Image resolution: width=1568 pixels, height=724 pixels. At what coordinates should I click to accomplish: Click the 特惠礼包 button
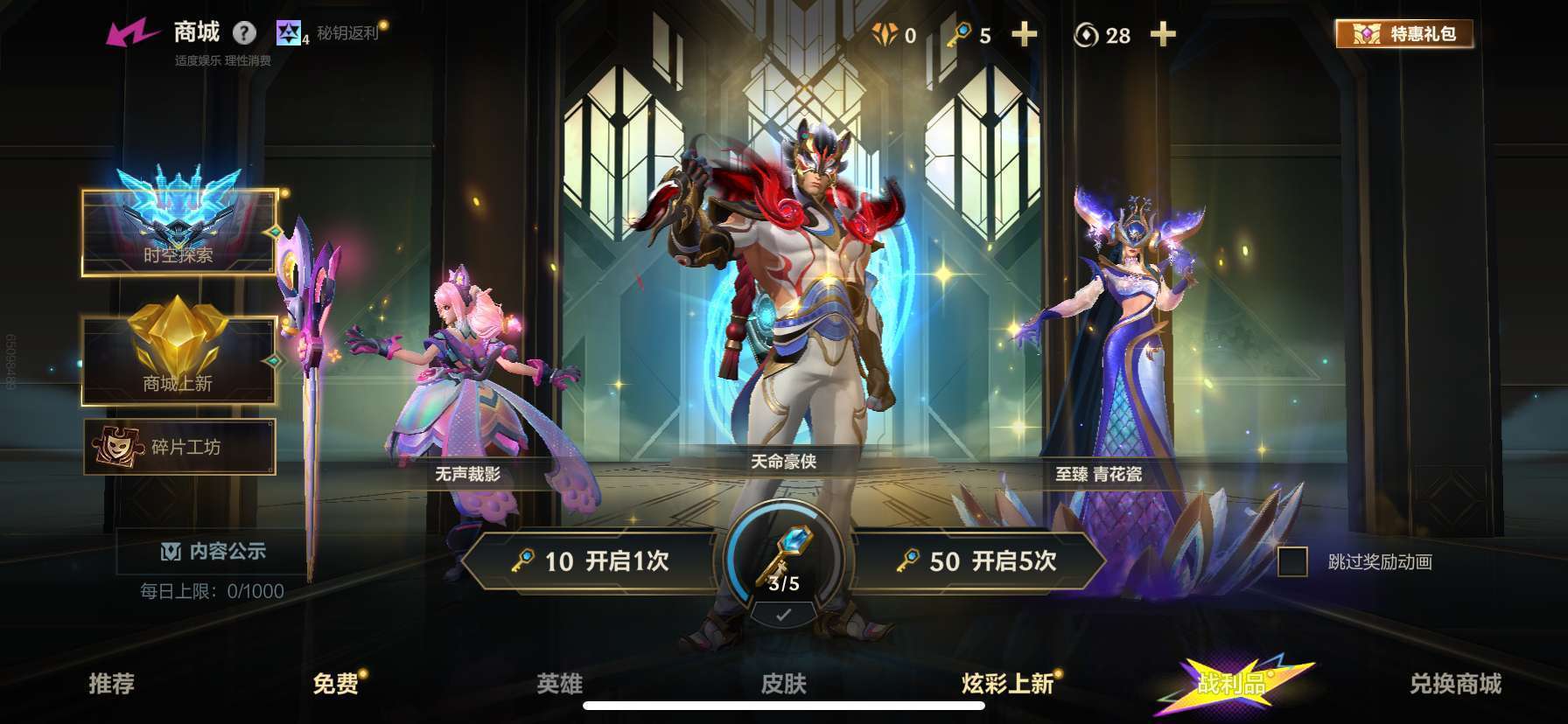(1404, 33)
